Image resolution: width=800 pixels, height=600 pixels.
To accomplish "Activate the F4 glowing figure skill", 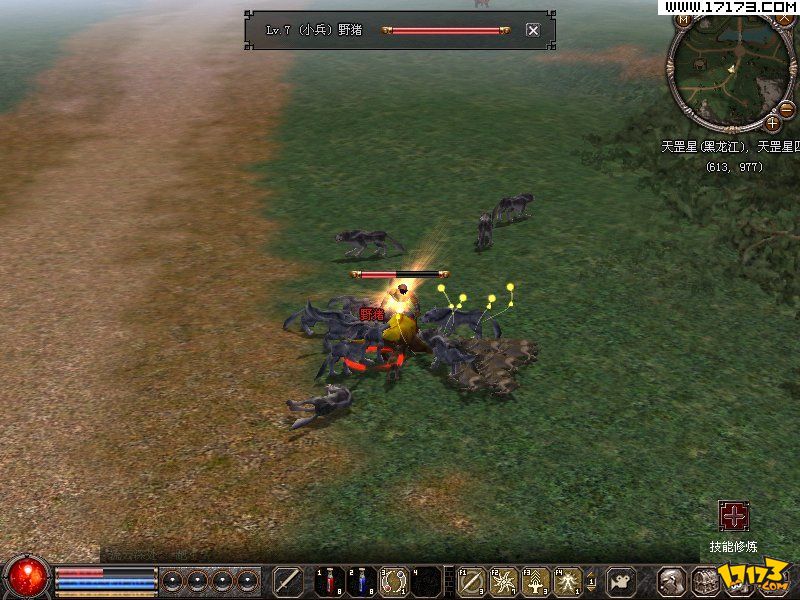I will click(568, 581).
